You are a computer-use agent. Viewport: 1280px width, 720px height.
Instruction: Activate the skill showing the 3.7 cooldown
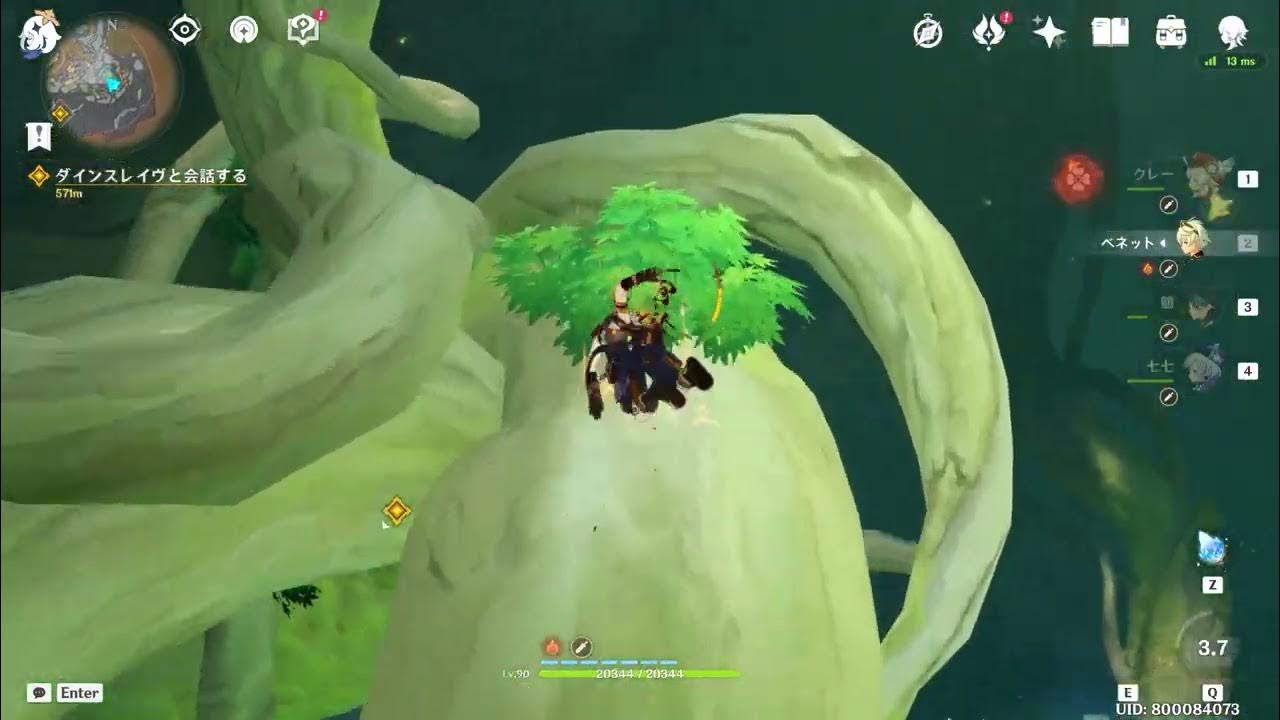tap(1212, 648)
